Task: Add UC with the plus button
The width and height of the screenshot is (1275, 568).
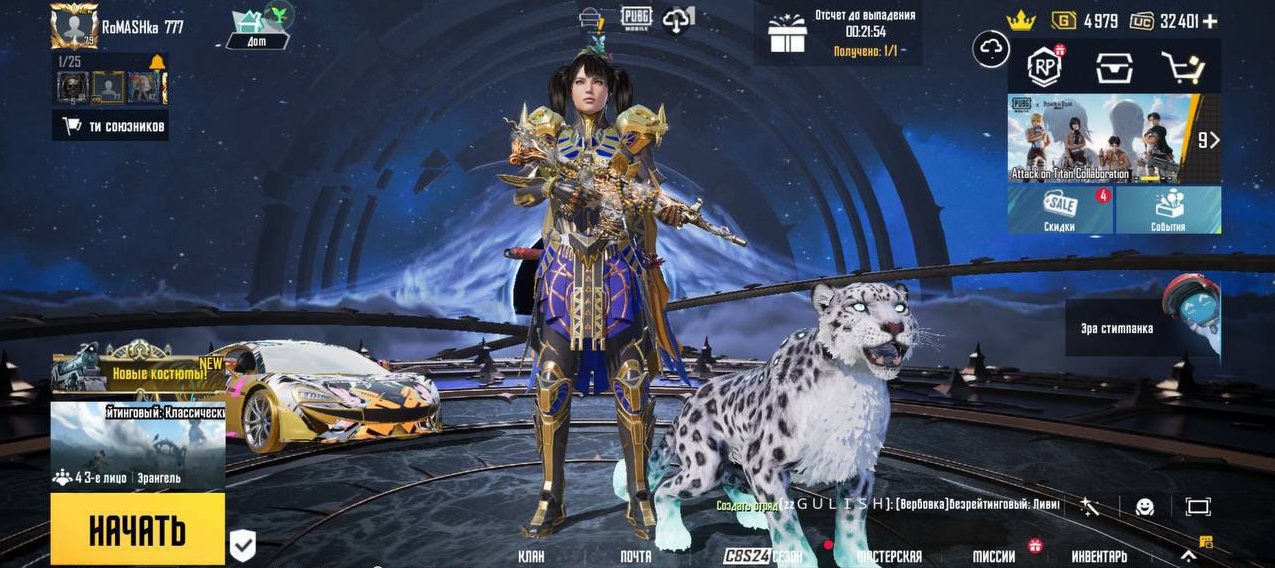Action: pyautogui.click(x=1210, y=20)
